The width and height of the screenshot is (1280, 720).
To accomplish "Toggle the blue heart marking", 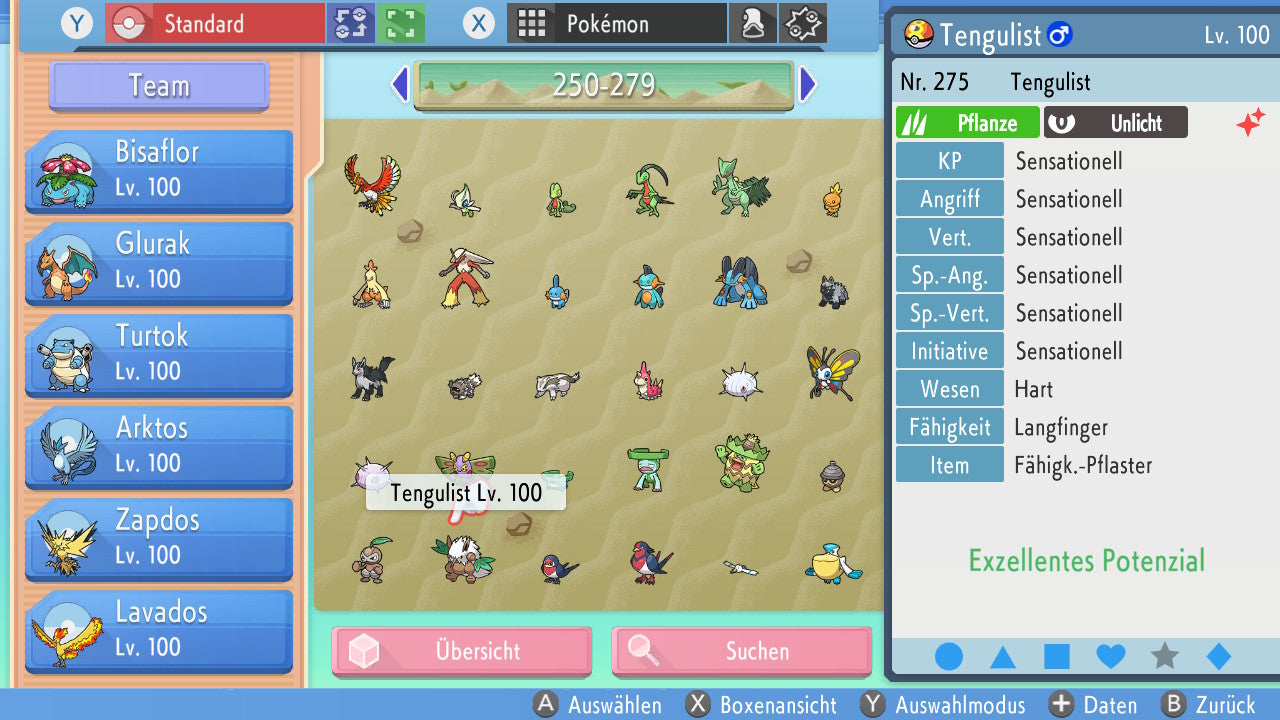I will [1111, 657].
